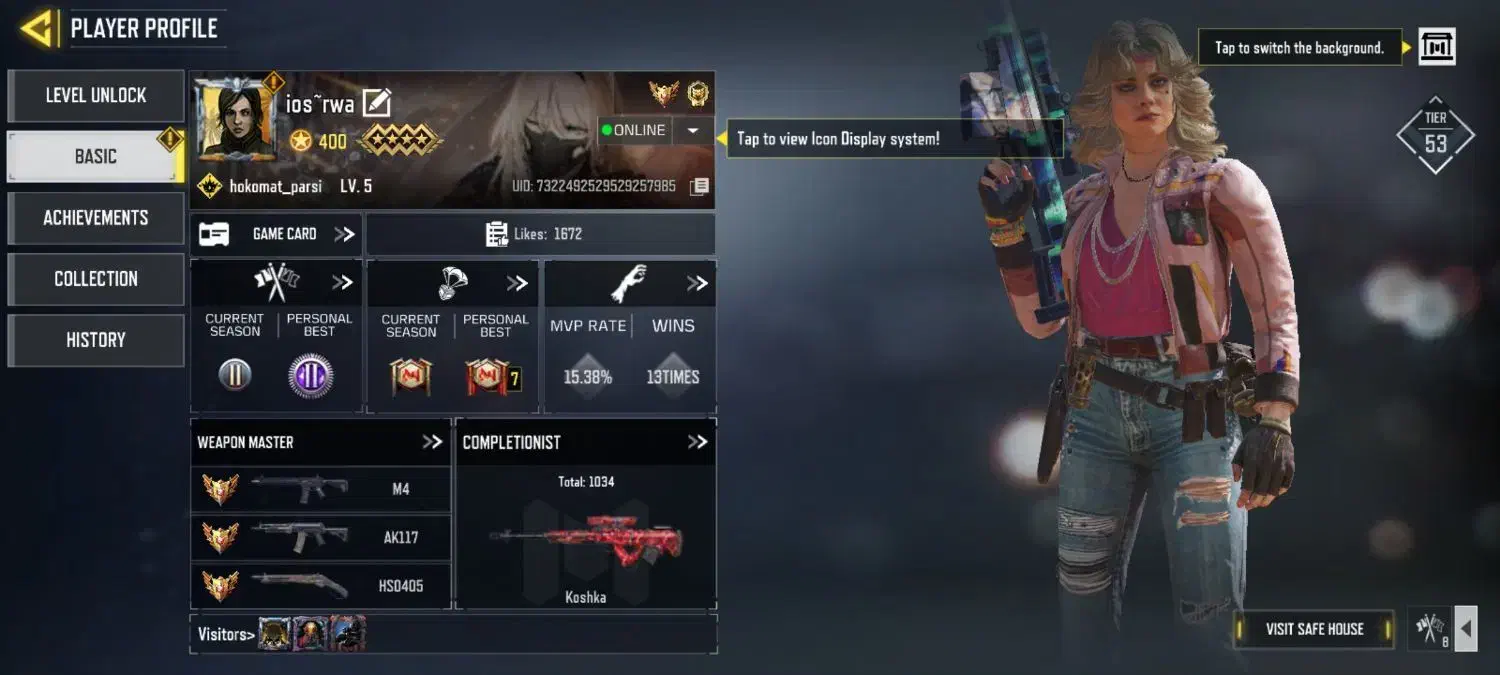Visit the Safe House
Viewport: 1500px width, 675px height.
[x=1314, y=629]
